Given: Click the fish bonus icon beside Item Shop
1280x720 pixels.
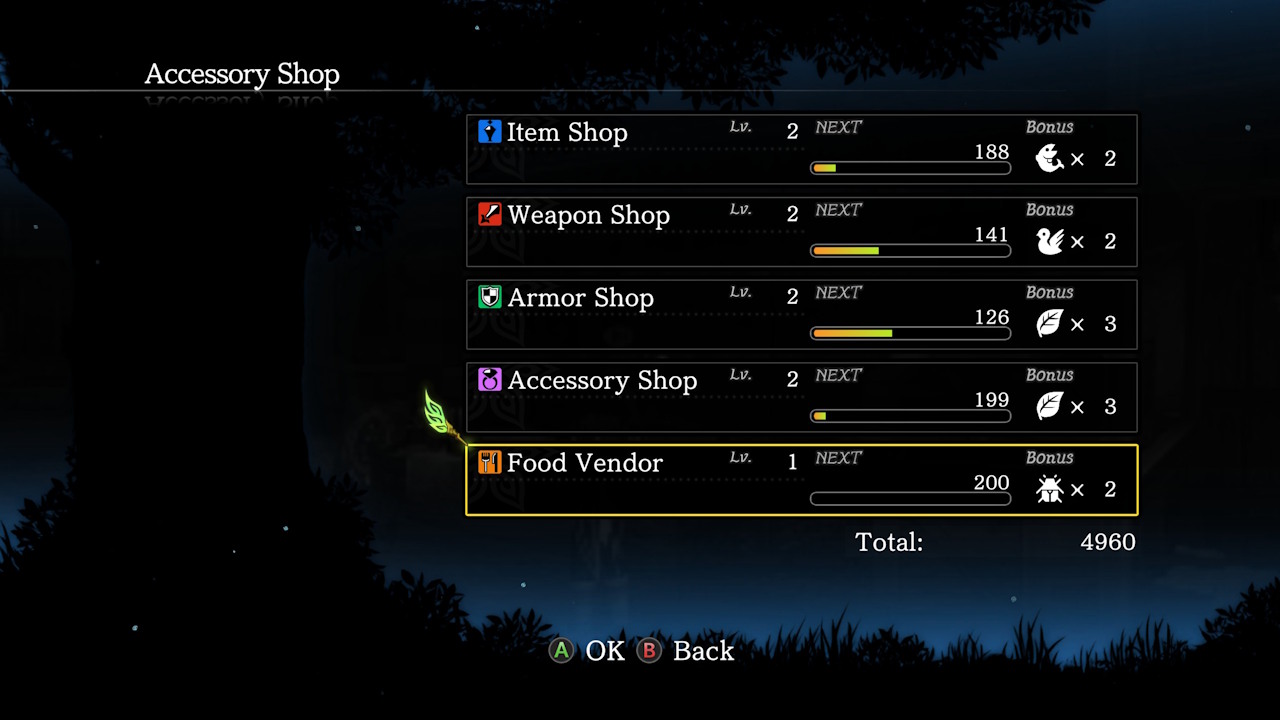Looking at the screenshot, I should pyautogui.click(x=1051, y=158).
